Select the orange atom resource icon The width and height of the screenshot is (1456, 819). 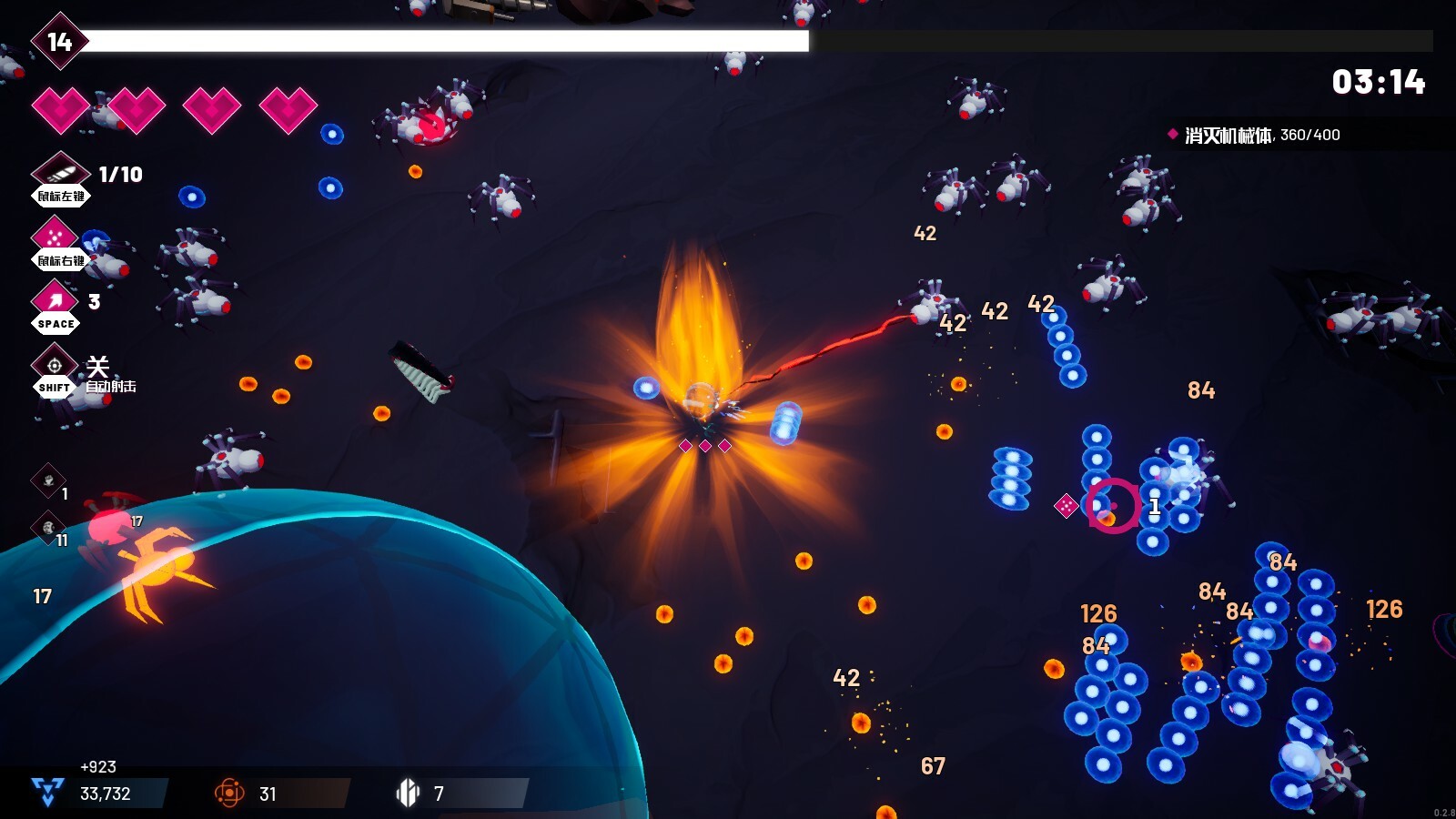(229, 792)
